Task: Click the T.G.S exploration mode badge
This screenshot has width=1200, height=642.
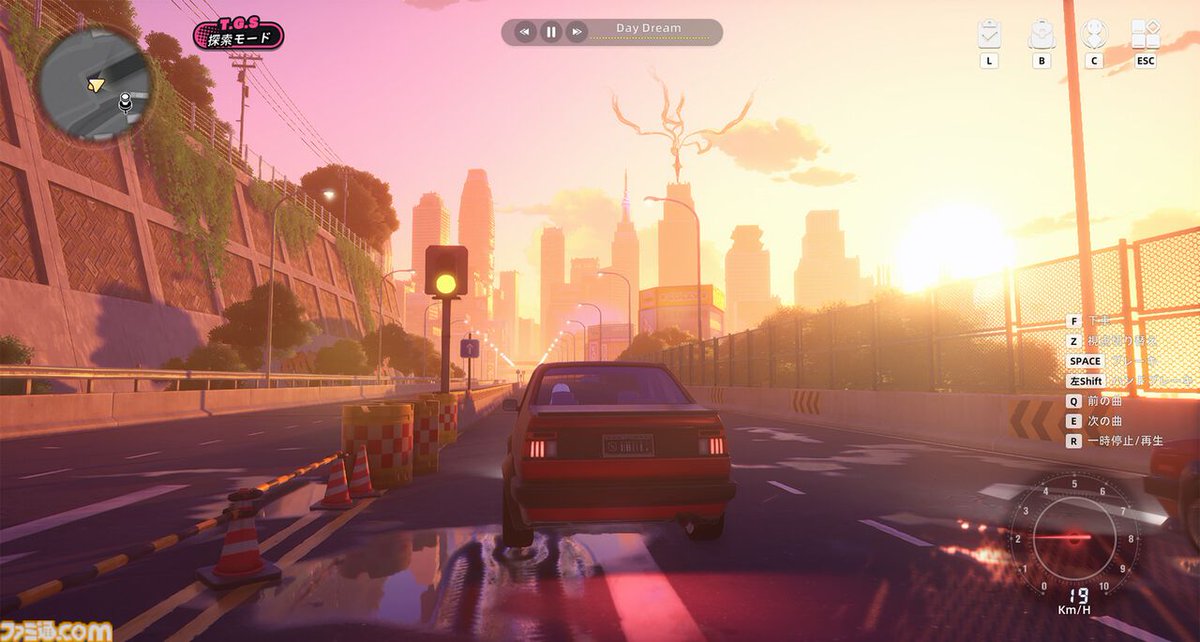Action: pos(238,36)
